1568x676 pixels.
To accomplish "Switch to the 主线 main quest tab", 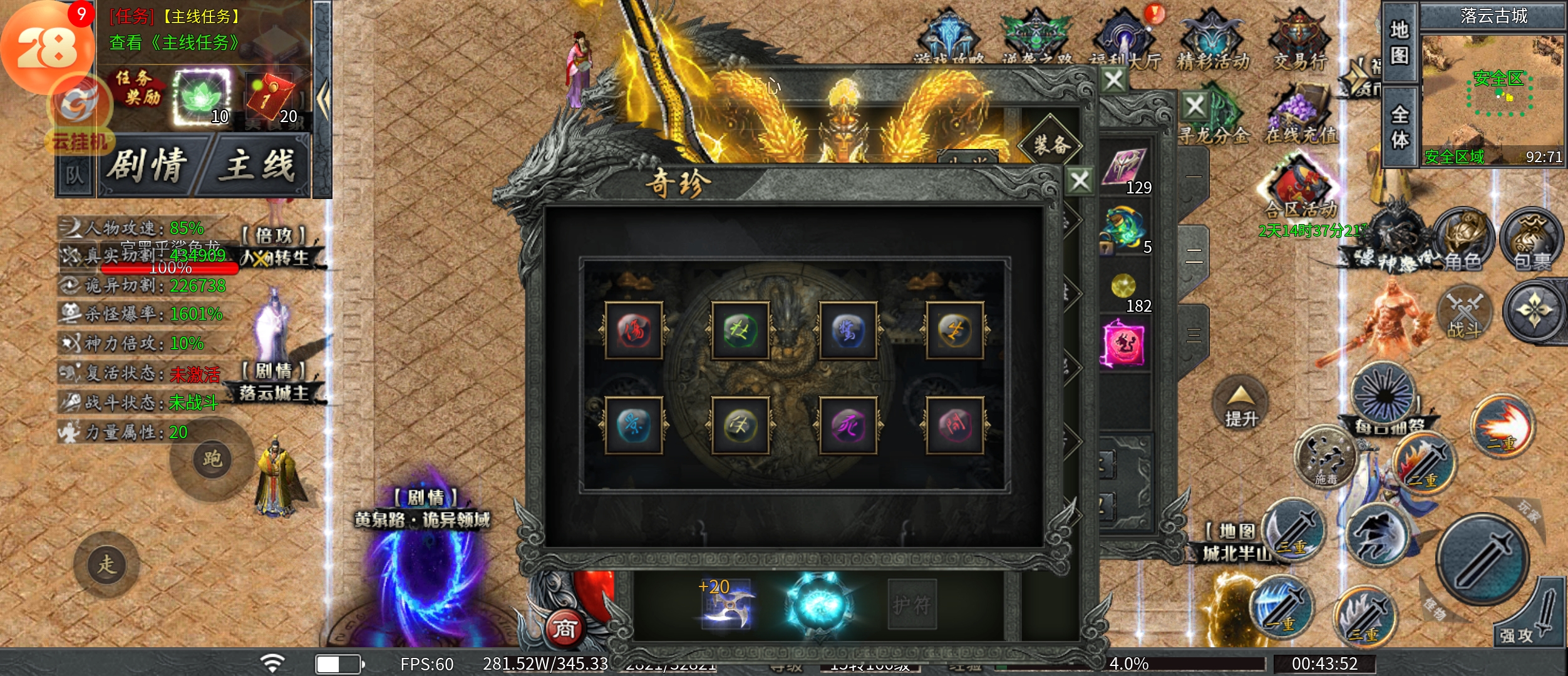I will 258,166.
